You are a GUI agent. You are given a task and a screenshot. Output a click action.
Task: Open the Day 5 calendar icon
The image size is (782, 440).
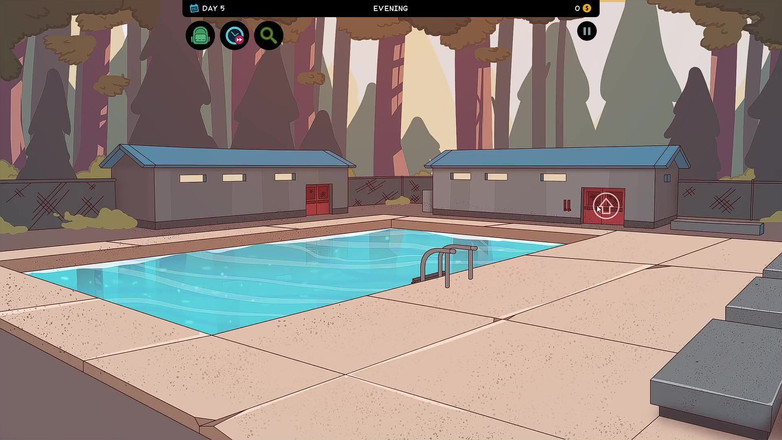pyautogui.click(x=194, y=8)
